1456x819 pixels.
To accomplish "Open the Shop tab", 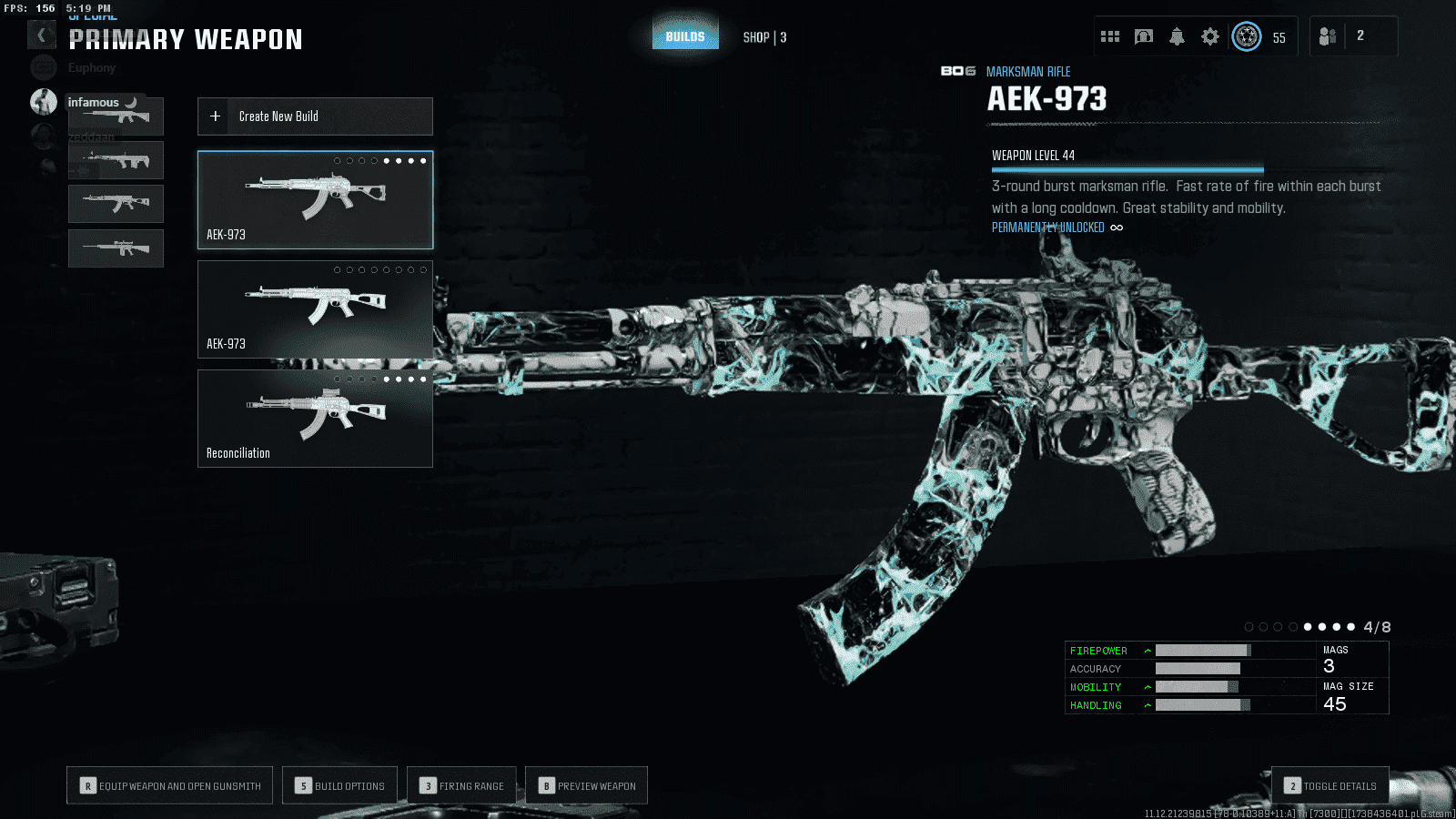I will 763,37.
